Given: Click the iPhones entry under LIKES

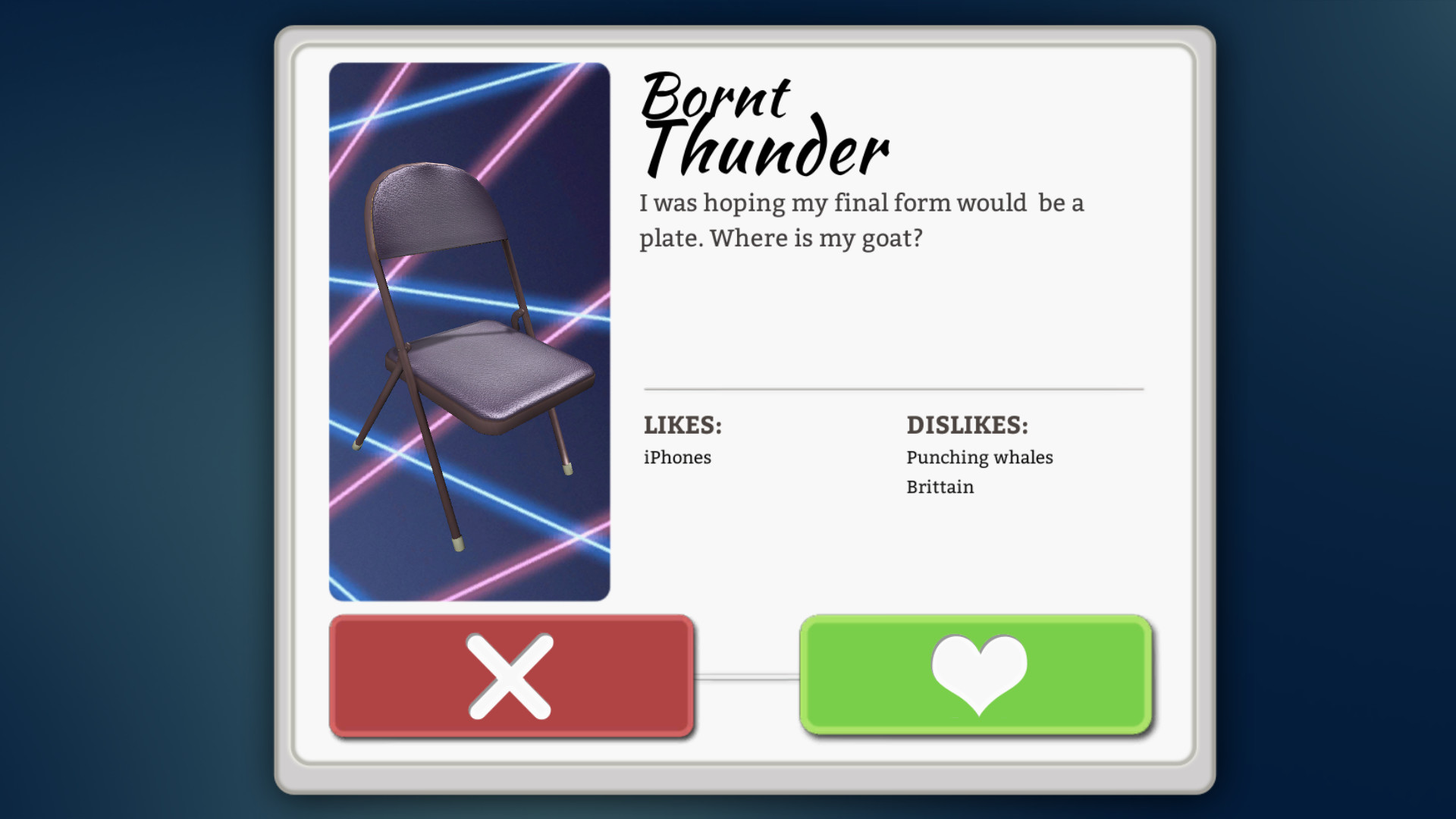Looking at the screenshot, I should pyautogui.click(x=676, y=457).
